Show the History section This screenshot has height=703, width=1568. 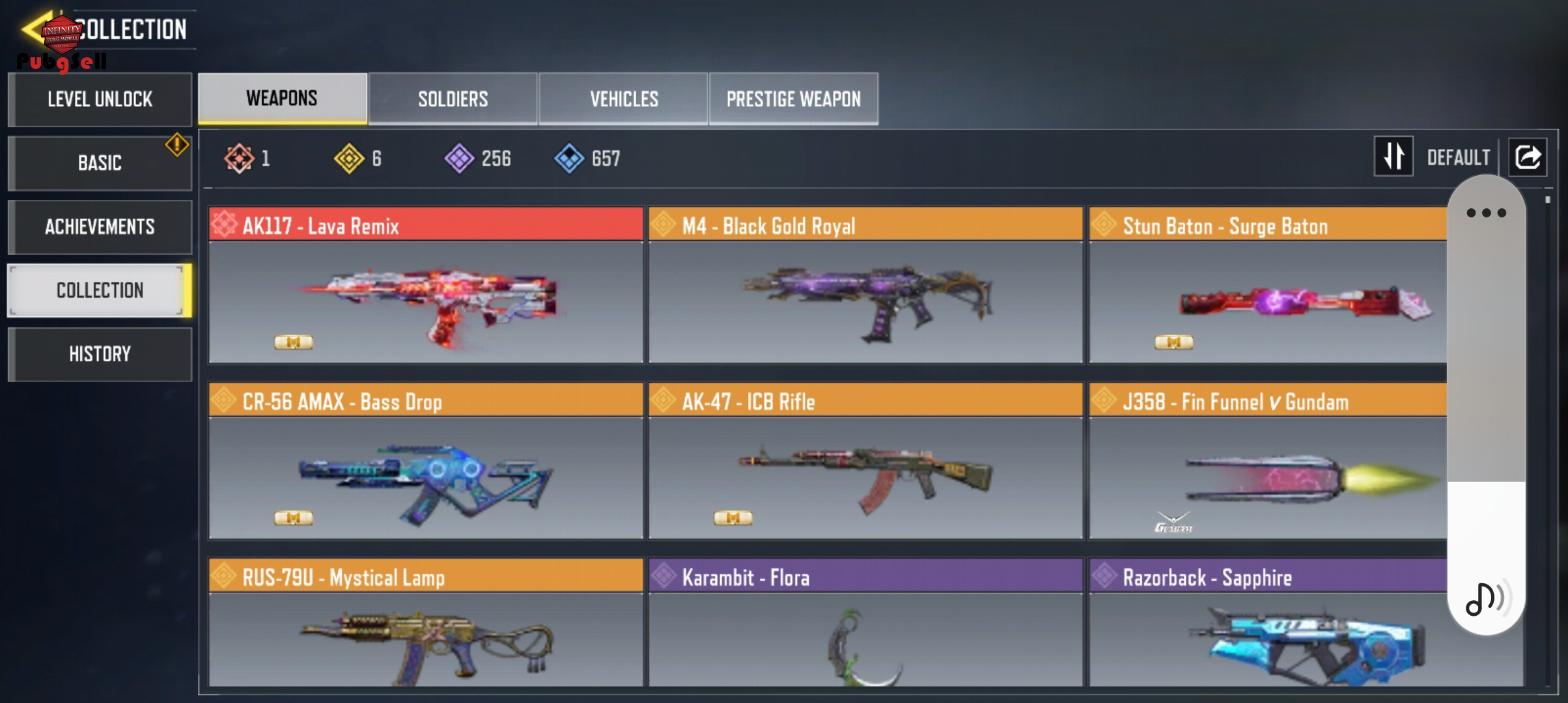pyautogui.click(x=100, y=354)
